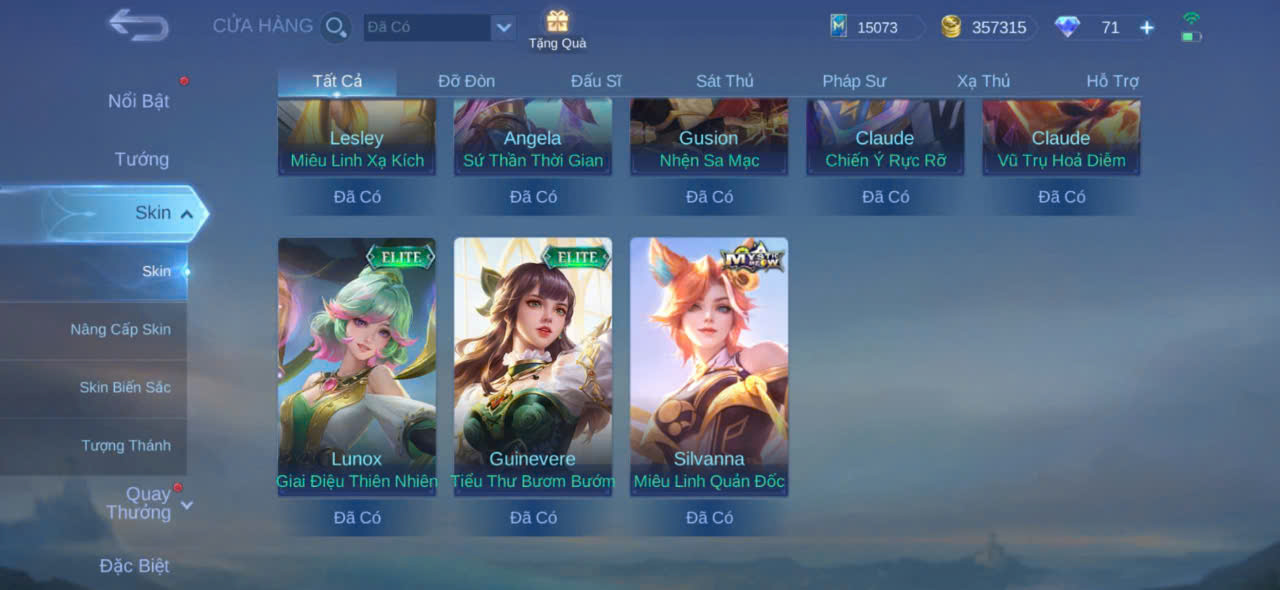Select Nâng Cấp Skin submenu
Image resolution: width=1280 pixels, height=590 pixels.
pyautogui.click(x=120, y=329)
